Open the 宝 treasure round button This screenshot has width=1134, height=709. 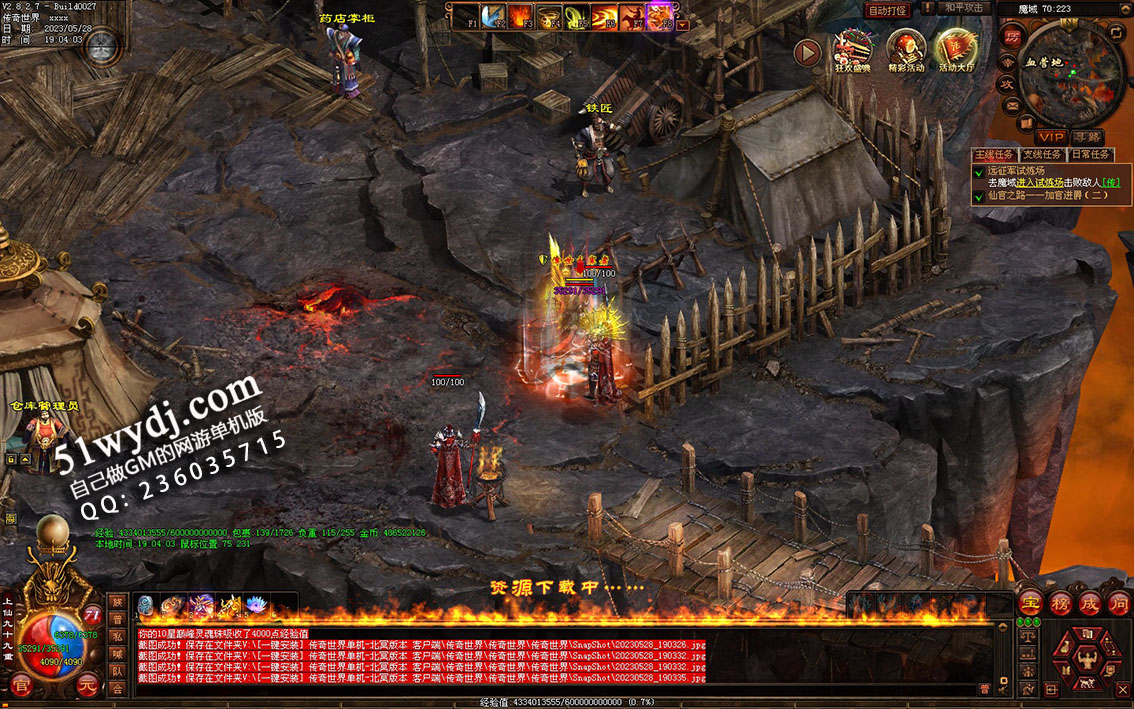click(x=1031, y=603)
